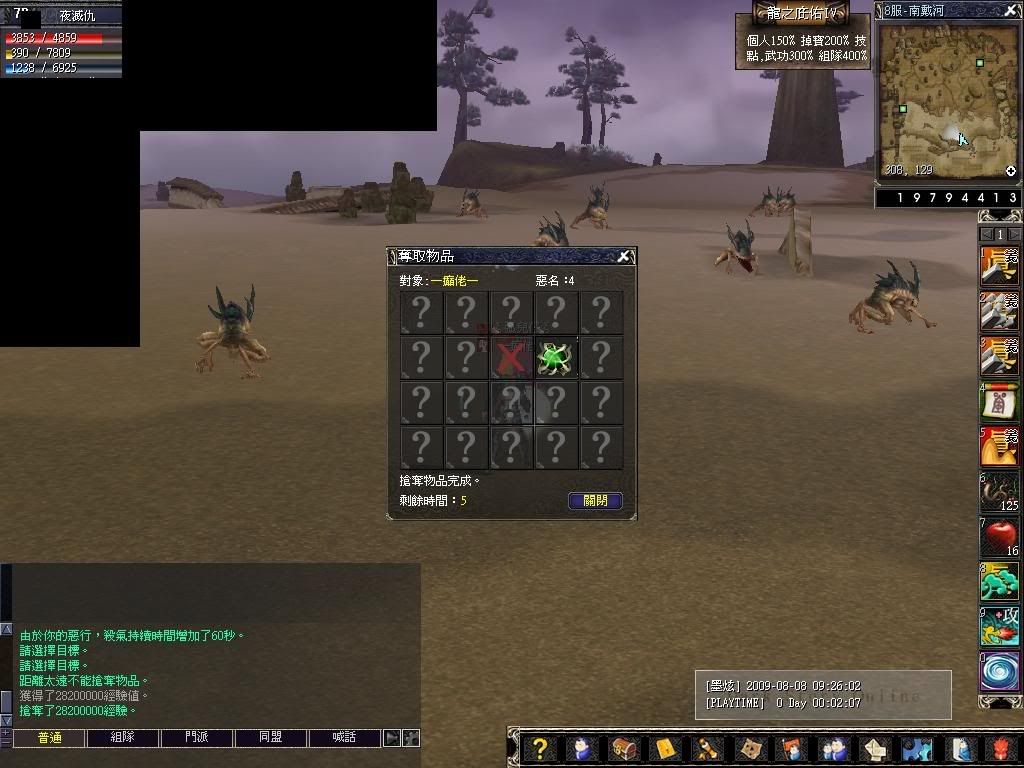Close the 奪取物品 window with the X
This screenshot has height=768, width=1024.
point(623,257)
